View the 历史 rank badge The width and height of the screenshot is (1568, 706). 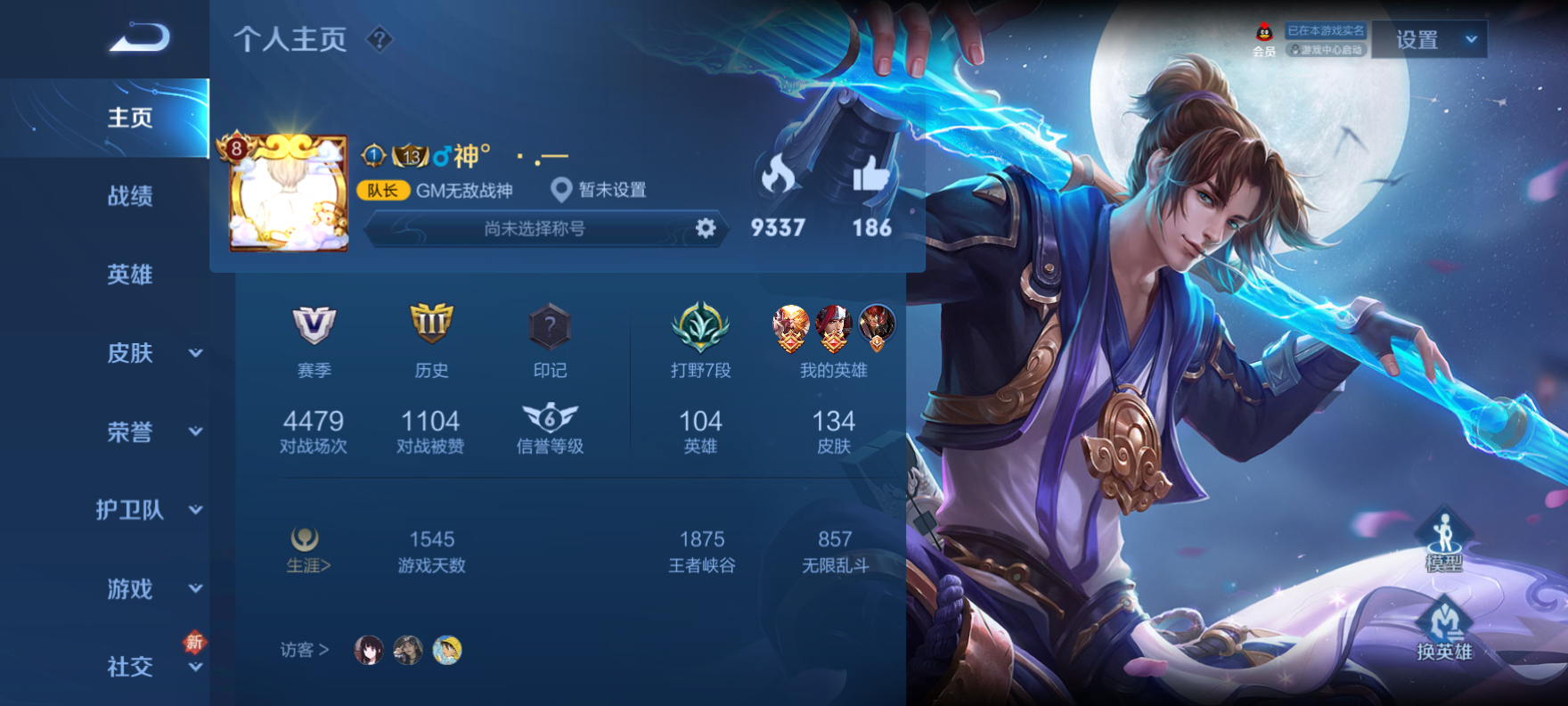(x=431, y=325)
